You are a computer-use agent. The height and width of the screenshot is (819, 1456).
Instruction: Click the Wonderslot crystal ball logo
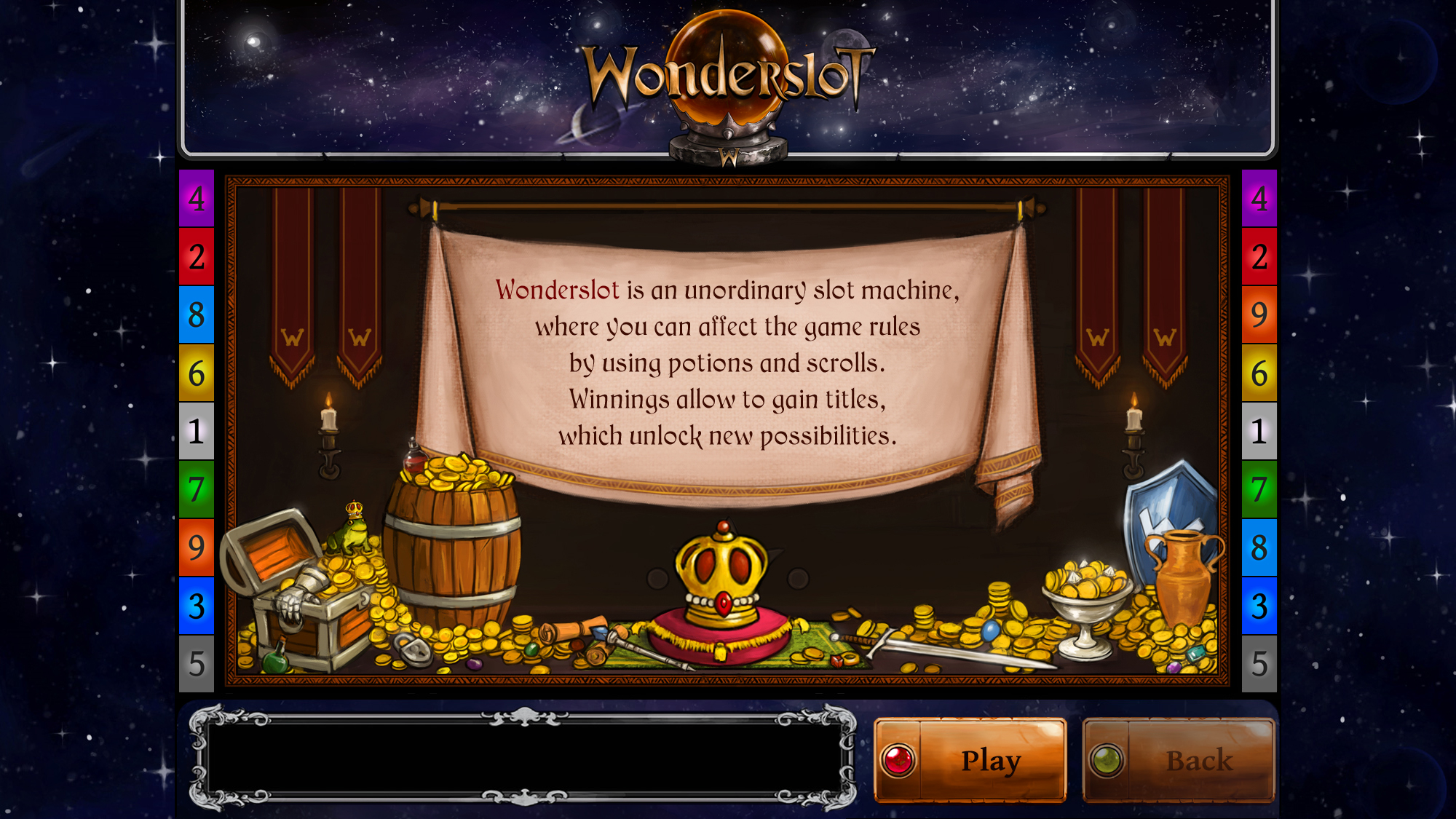click(728, 66)
